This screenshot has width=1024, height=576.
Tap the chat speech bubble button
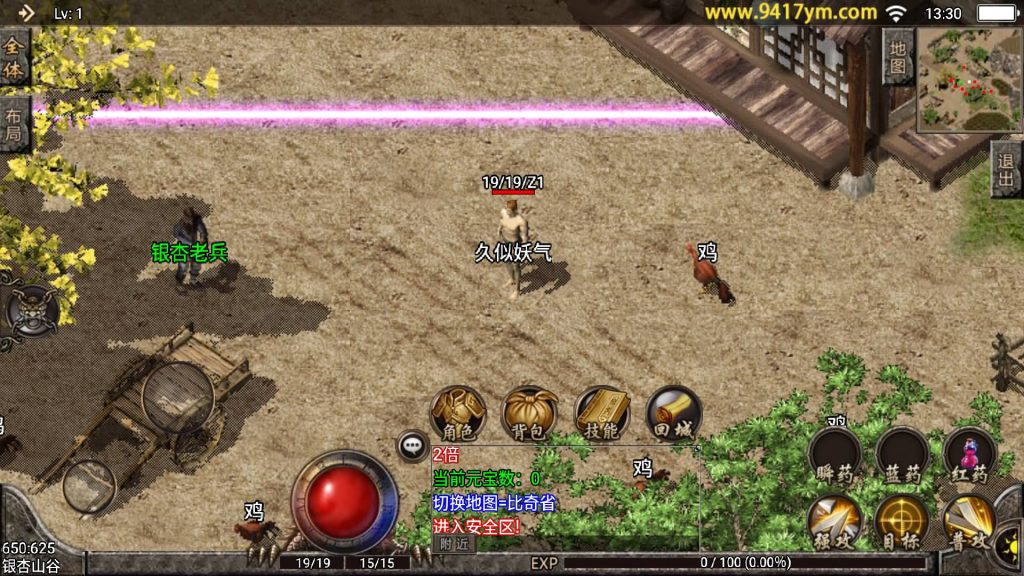point(412,446)
